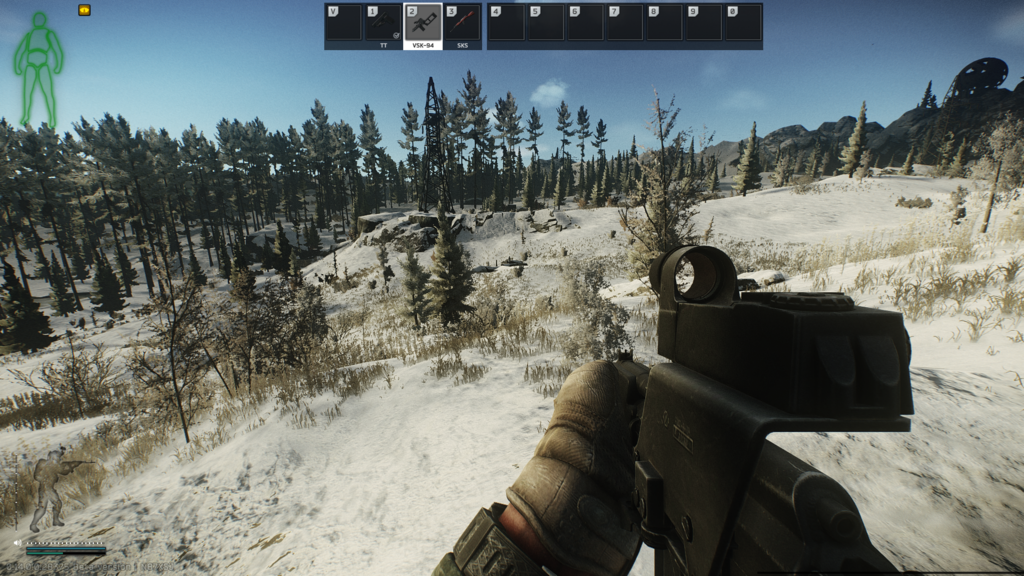
Task: Click the soldier stance indicator icon
Action: tap(55, 490)
